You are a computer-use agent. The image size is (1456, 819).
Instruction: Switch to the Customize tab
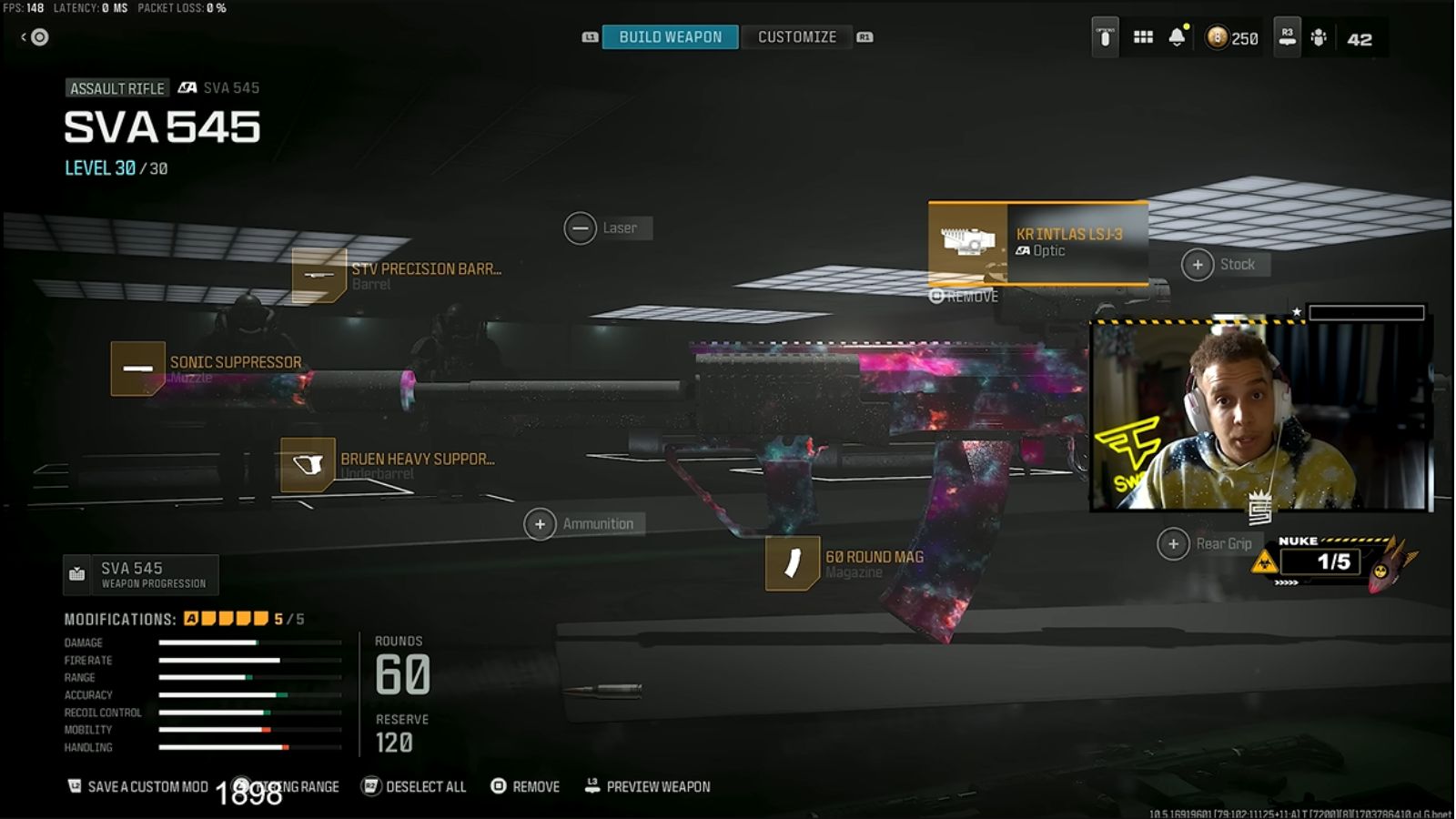796,36
